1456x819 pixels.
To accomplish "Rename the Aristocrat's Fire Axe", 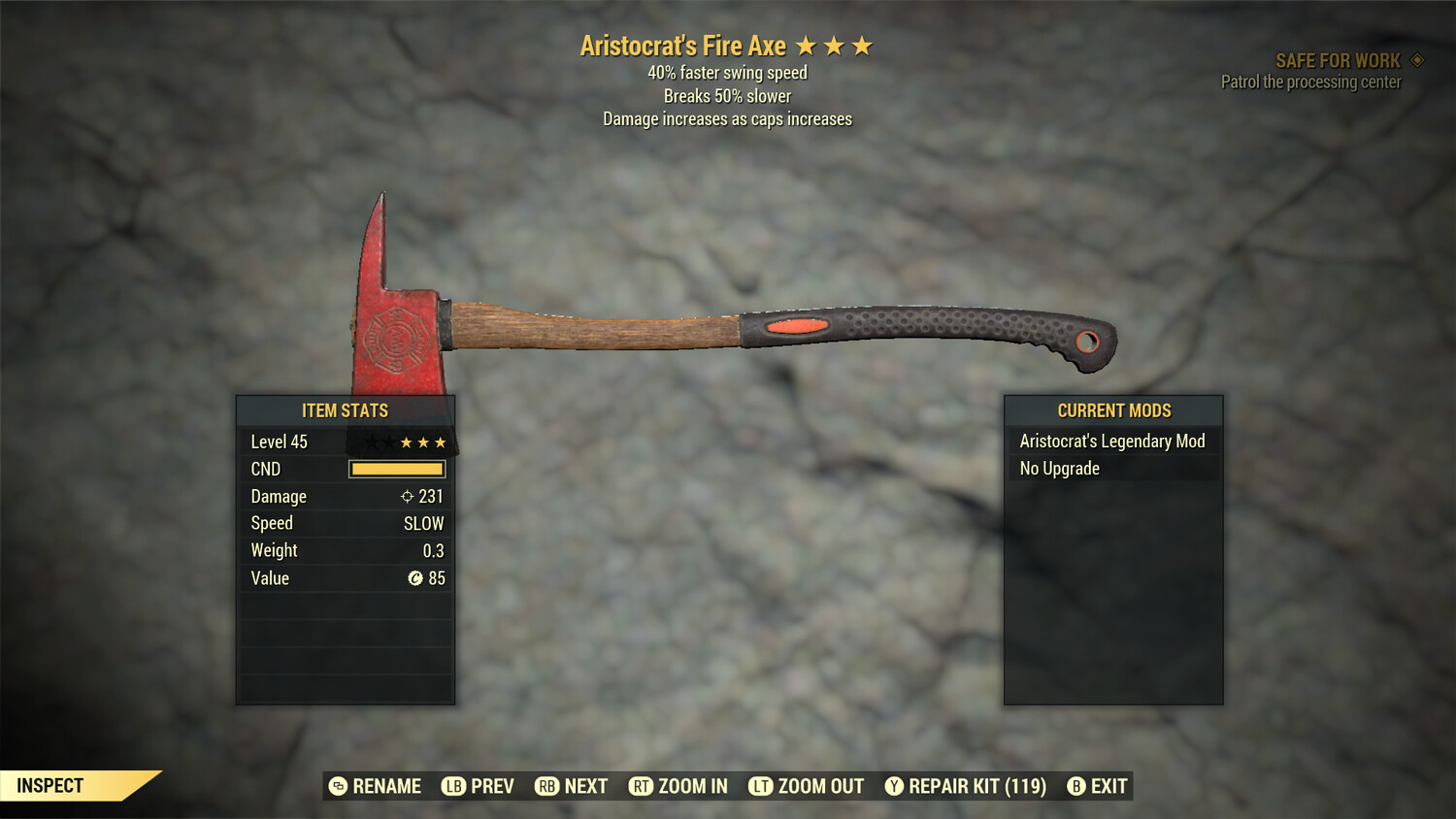I will tap(376, 786).
